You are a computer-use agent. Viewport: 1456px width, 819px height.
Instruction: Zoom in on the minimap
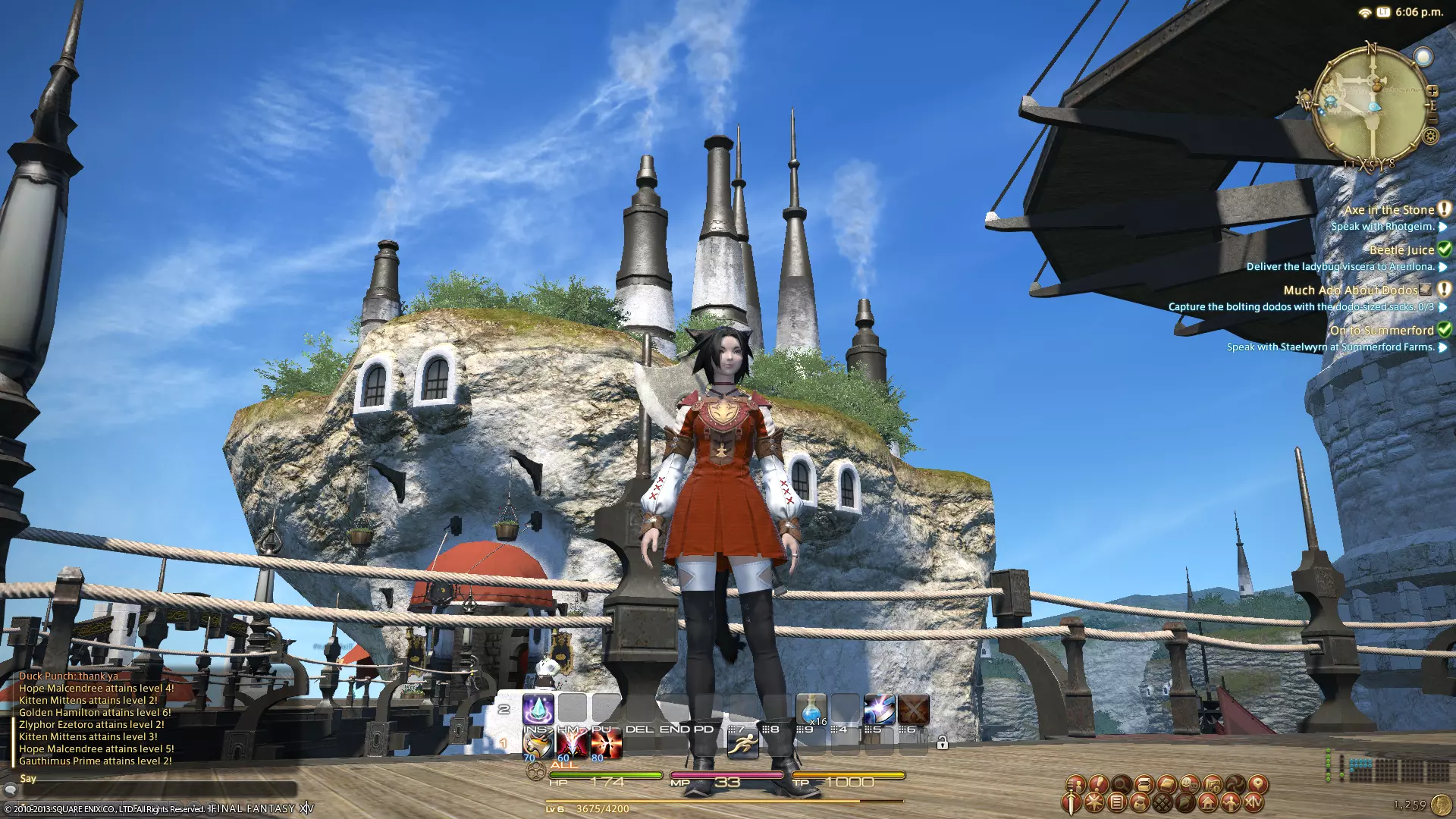coord(1432,91)
